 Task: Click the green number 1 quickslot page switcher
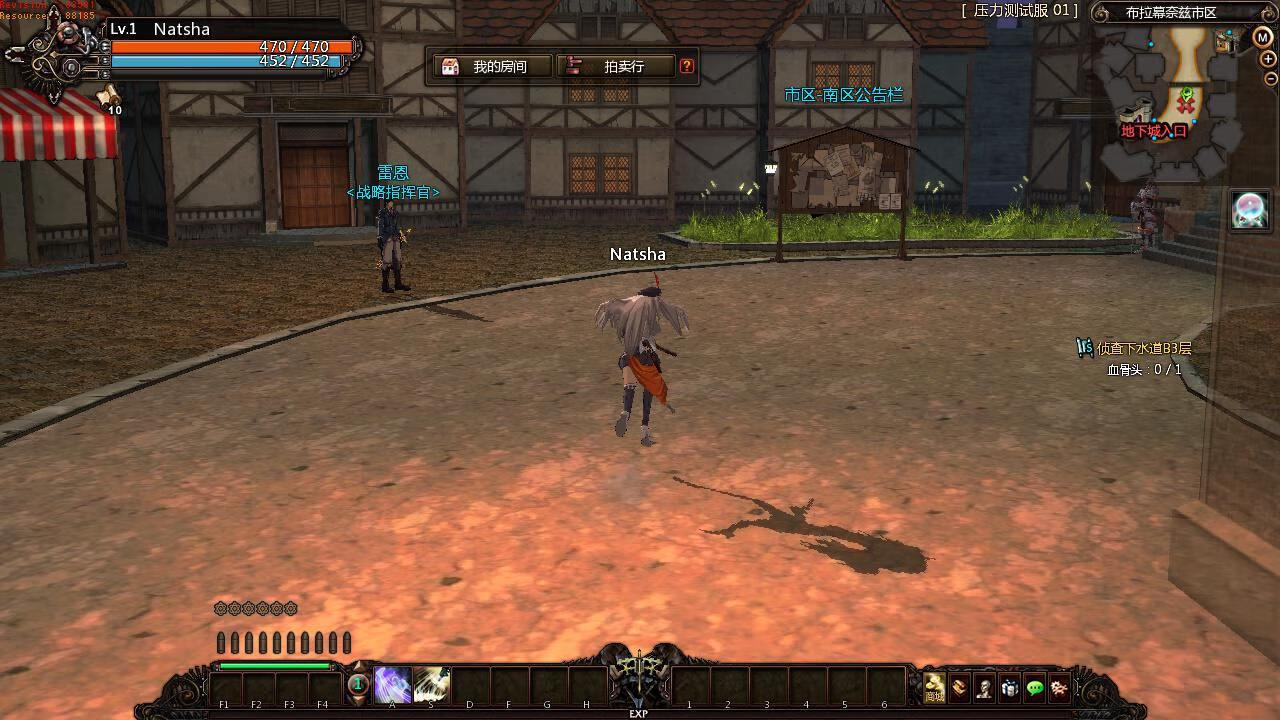[357, 685]
